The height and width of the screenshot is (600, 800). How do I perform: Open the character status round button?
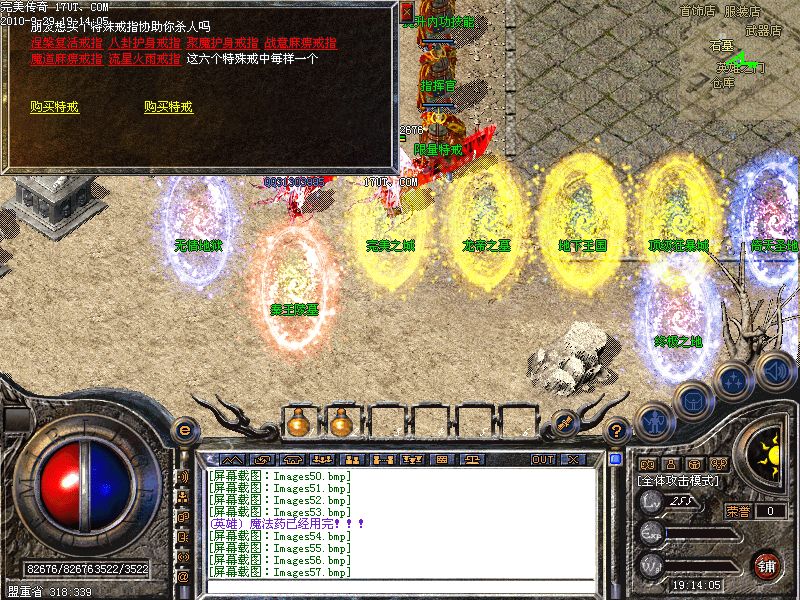[653, 421]
